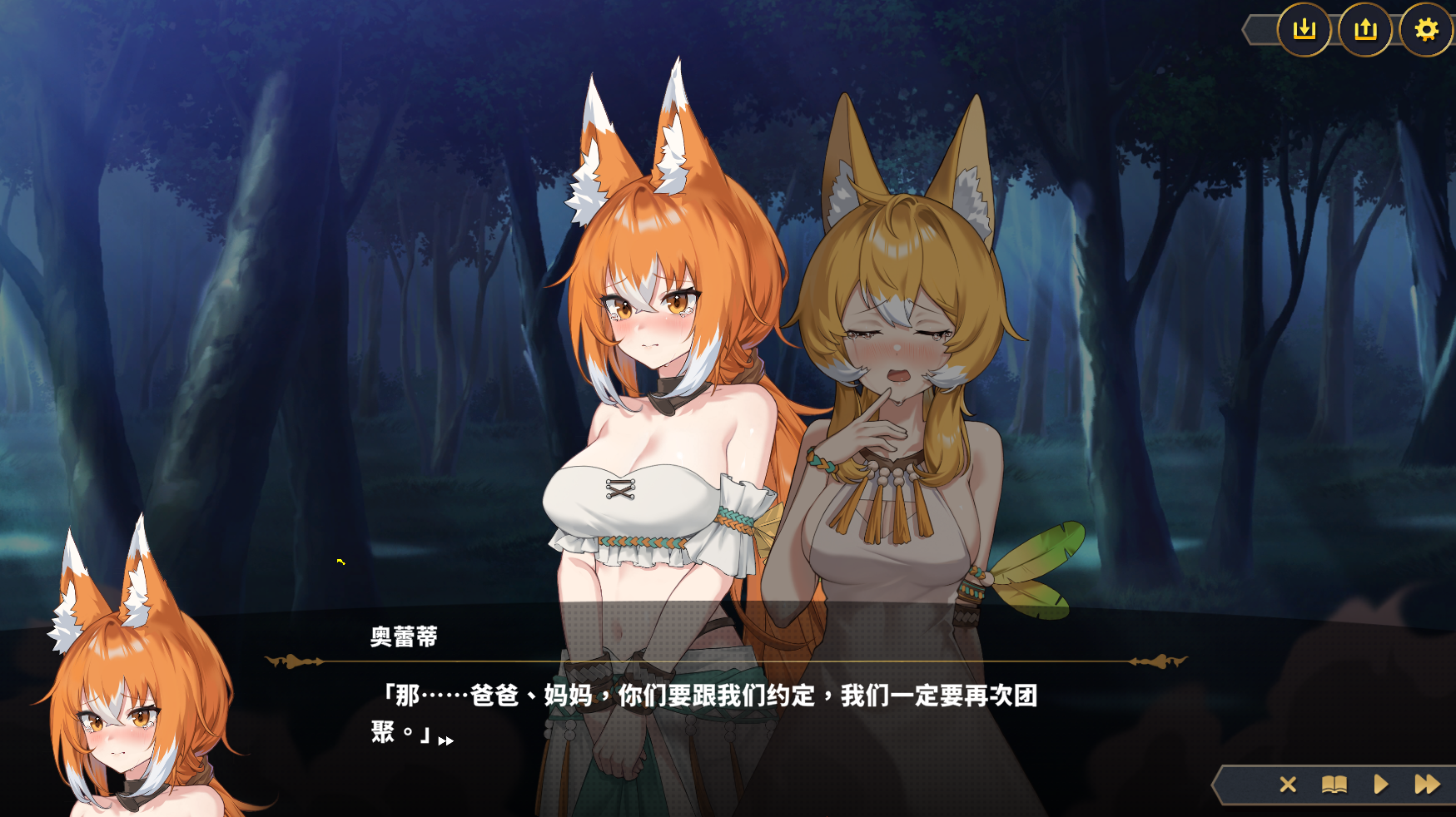Advance the dialogue text box
1456x817 pixels.
click(x=703, y=713)
